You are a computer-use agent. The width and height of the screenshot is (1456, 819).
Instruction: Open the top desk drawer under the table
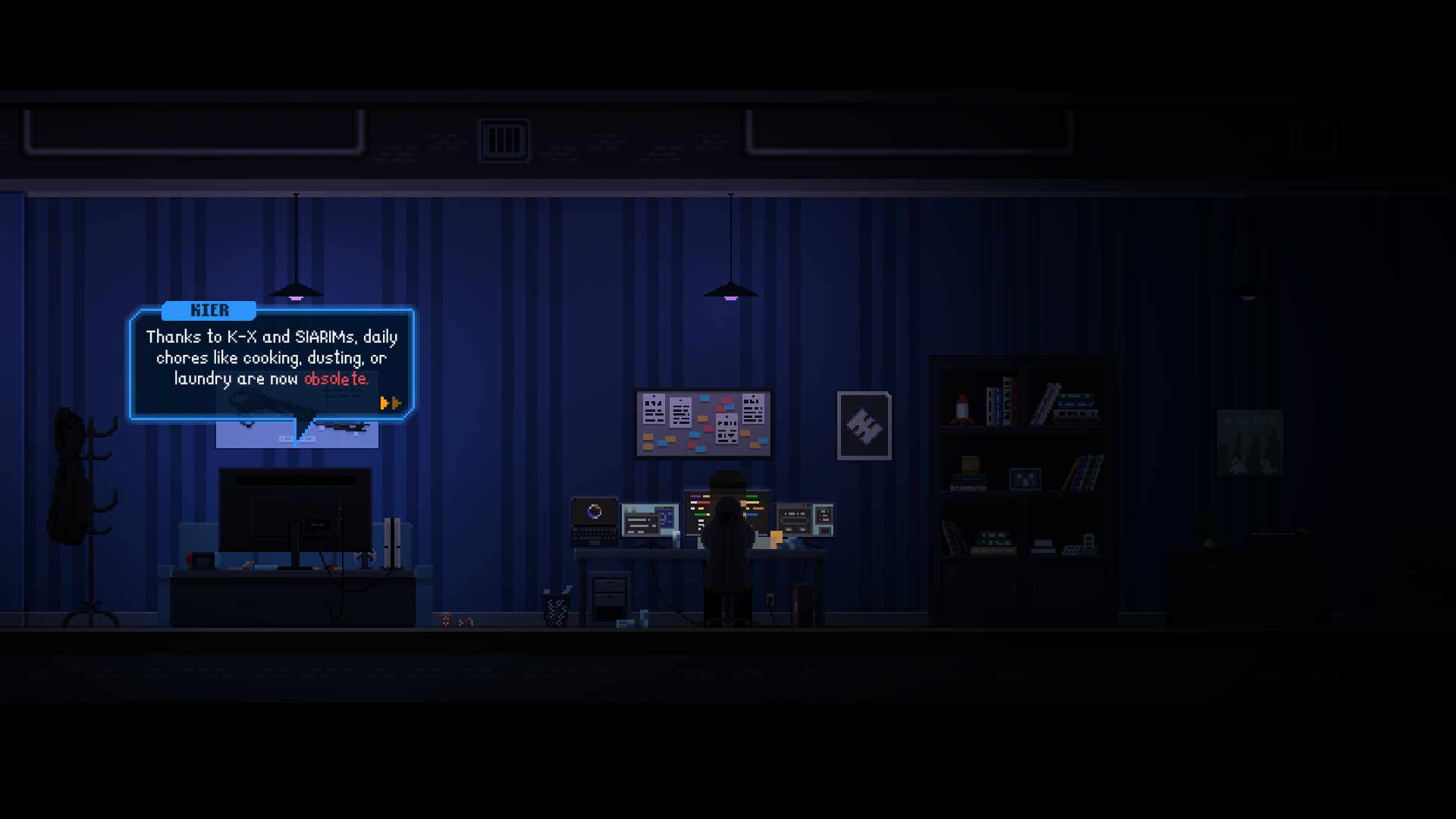pos(608,584)
